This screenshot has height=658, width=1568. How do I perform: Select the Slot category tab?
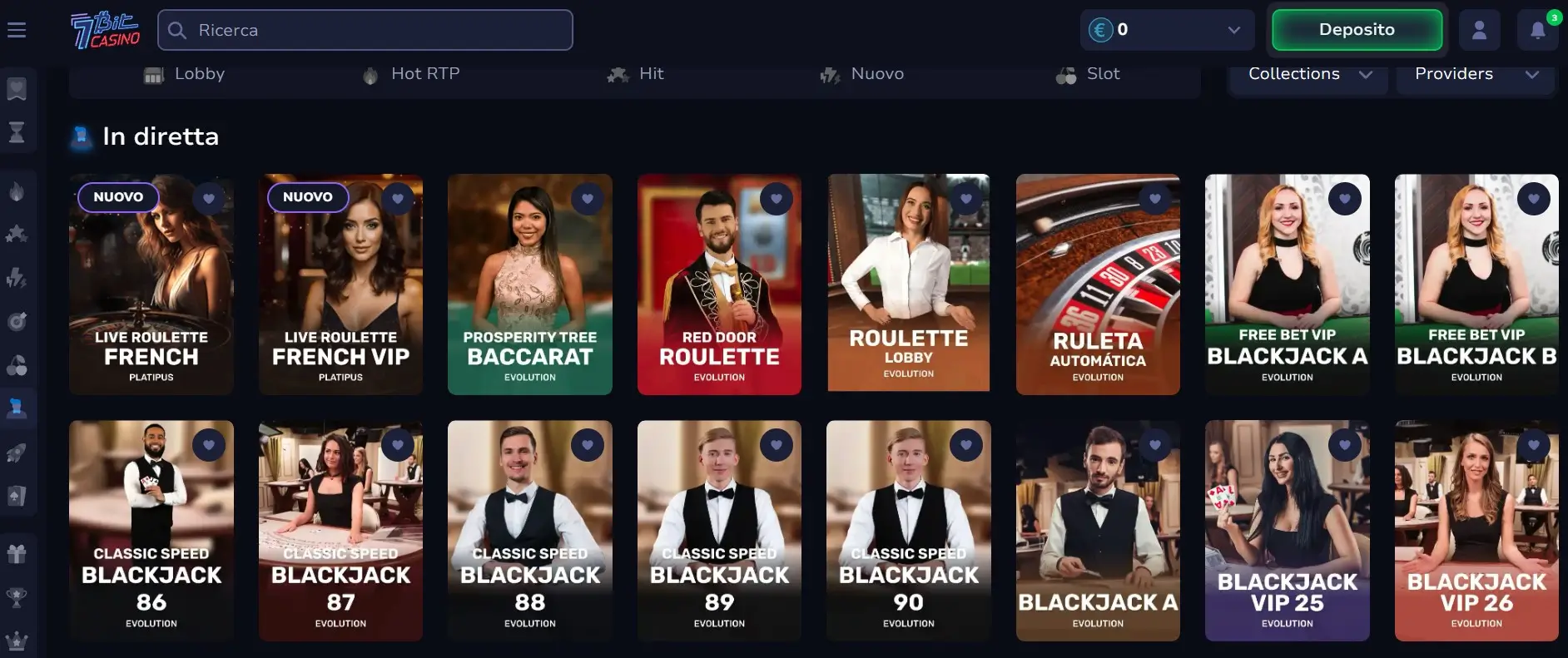click(1088, 74)
